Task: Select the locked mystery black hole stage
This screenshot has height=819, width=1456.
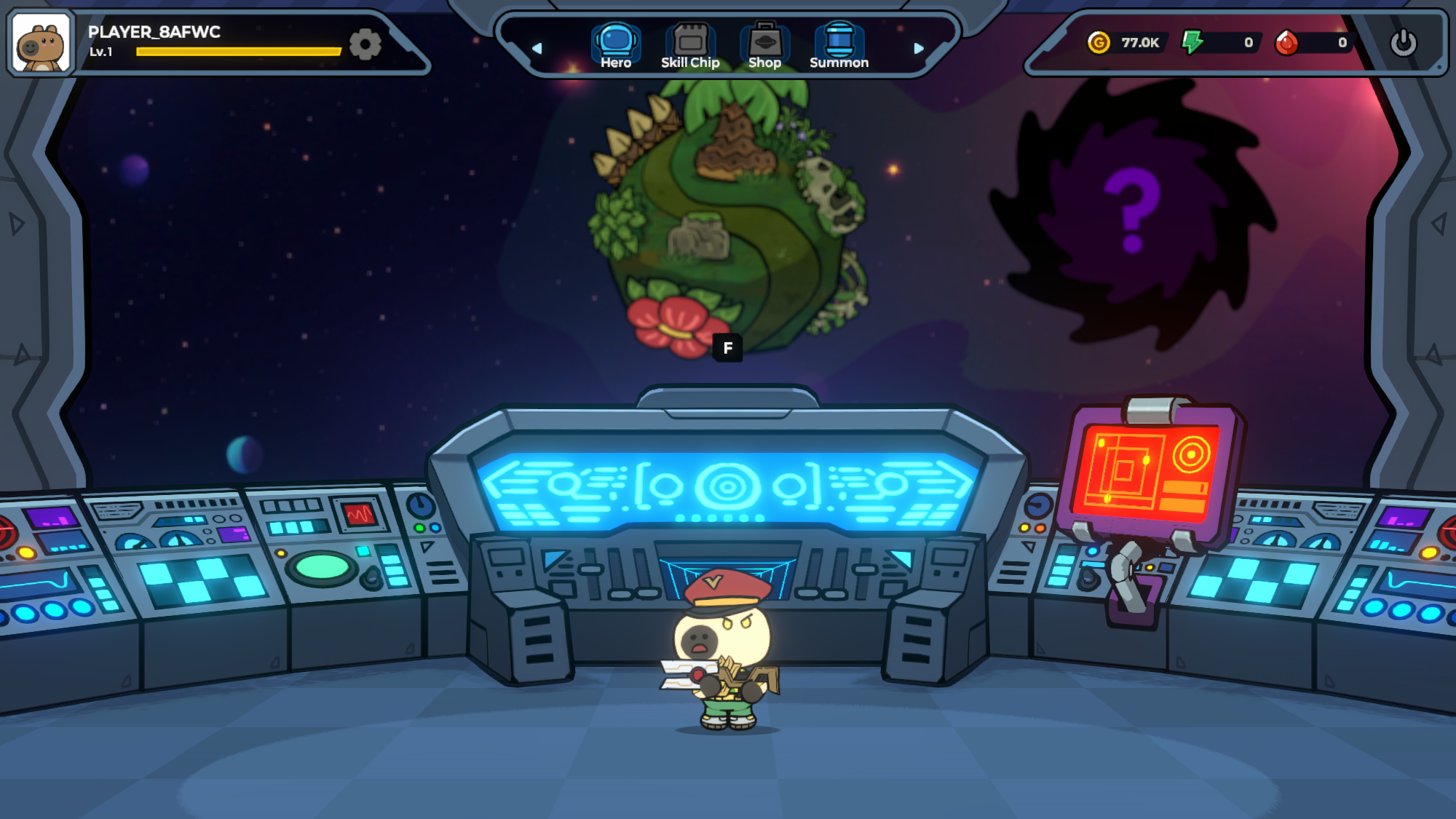Action: coord(1132,211)
